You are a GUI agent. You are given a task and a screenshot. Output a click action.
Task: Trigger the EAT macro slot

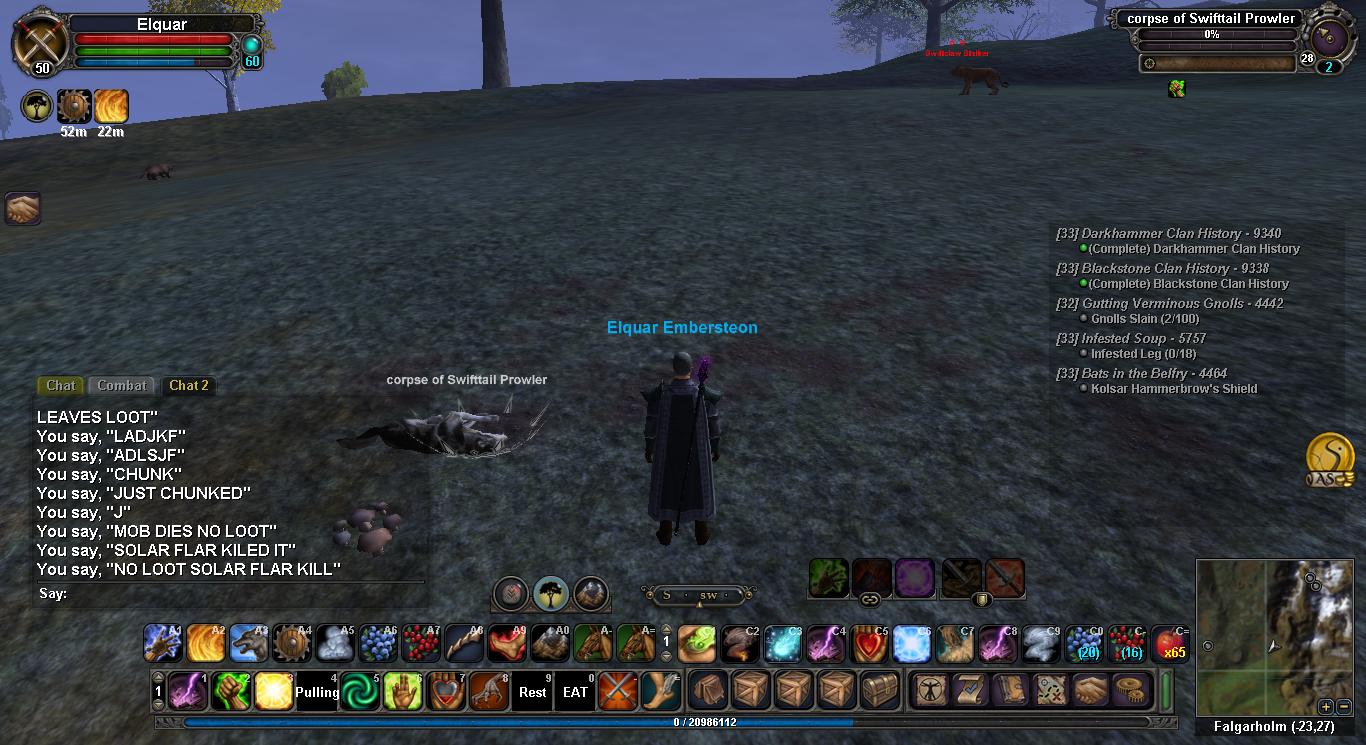(x=575, y=691)
